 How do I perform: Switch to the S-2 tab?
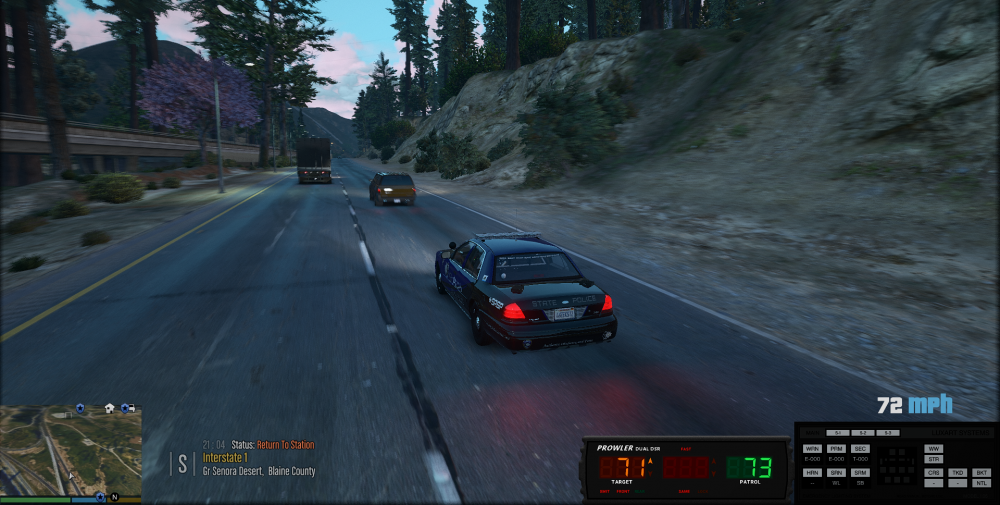[863, 432]
